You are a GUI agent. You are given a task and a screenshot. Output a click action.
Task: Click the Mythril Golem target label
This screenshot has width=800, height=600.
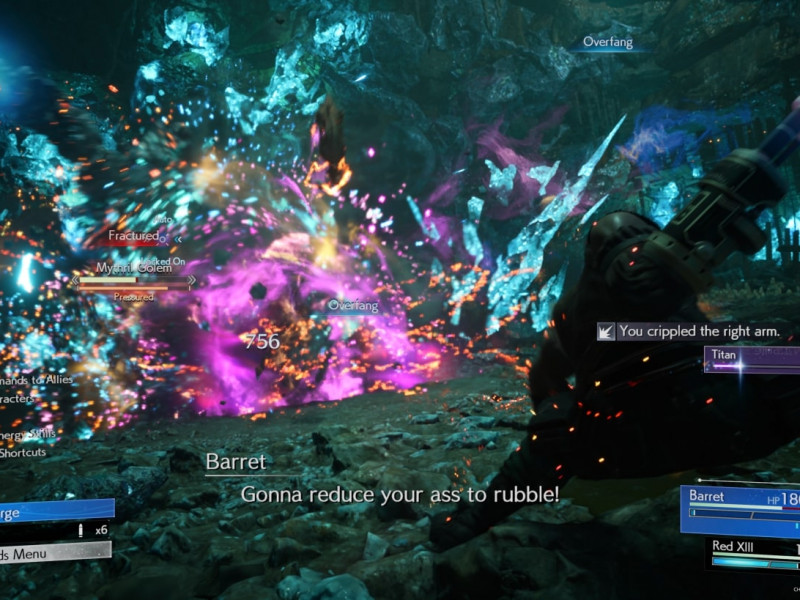[131, 268]
